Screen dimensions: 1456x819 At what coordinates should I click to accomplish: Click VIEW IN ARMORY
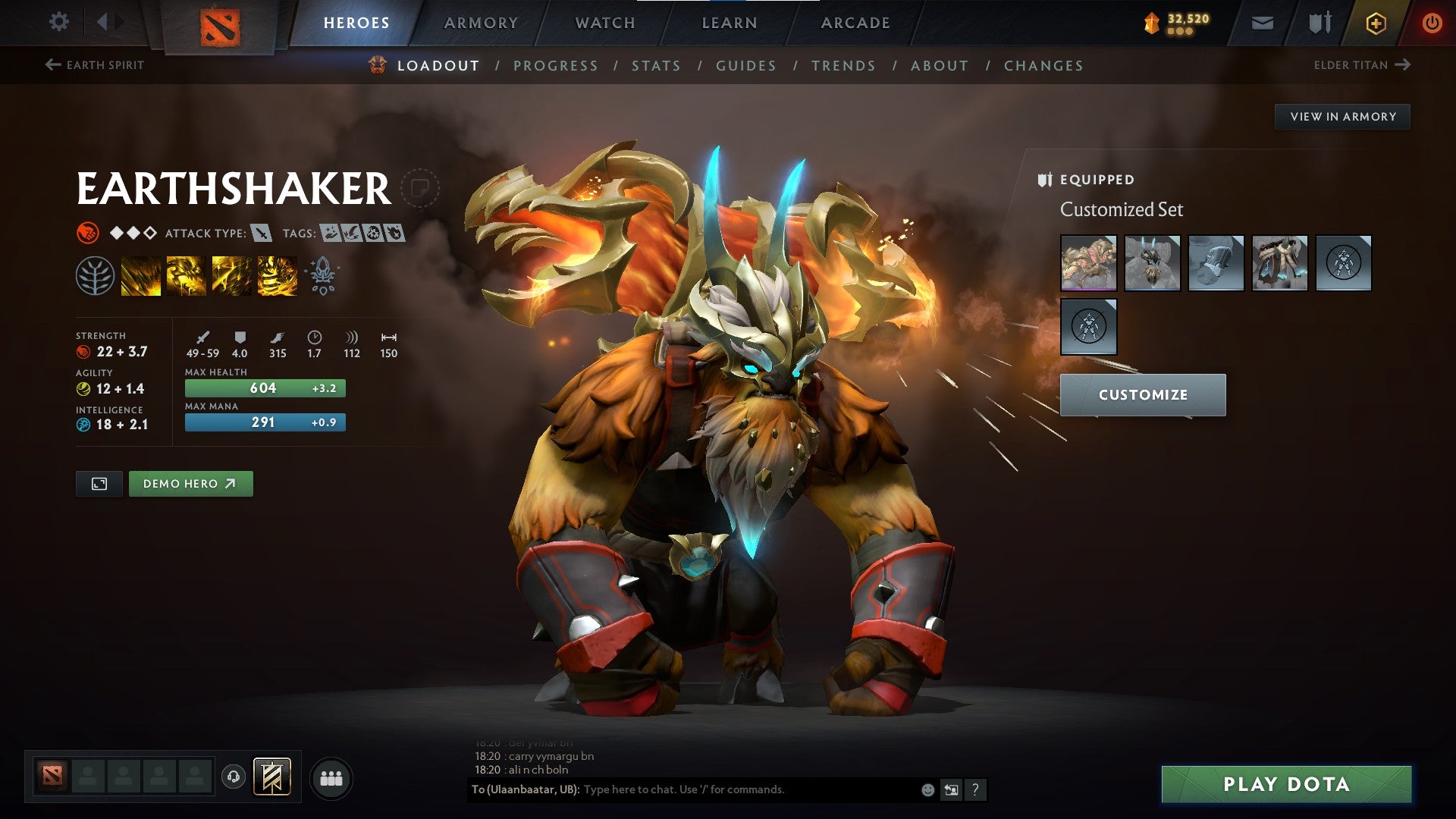[x=1342, y=116]
